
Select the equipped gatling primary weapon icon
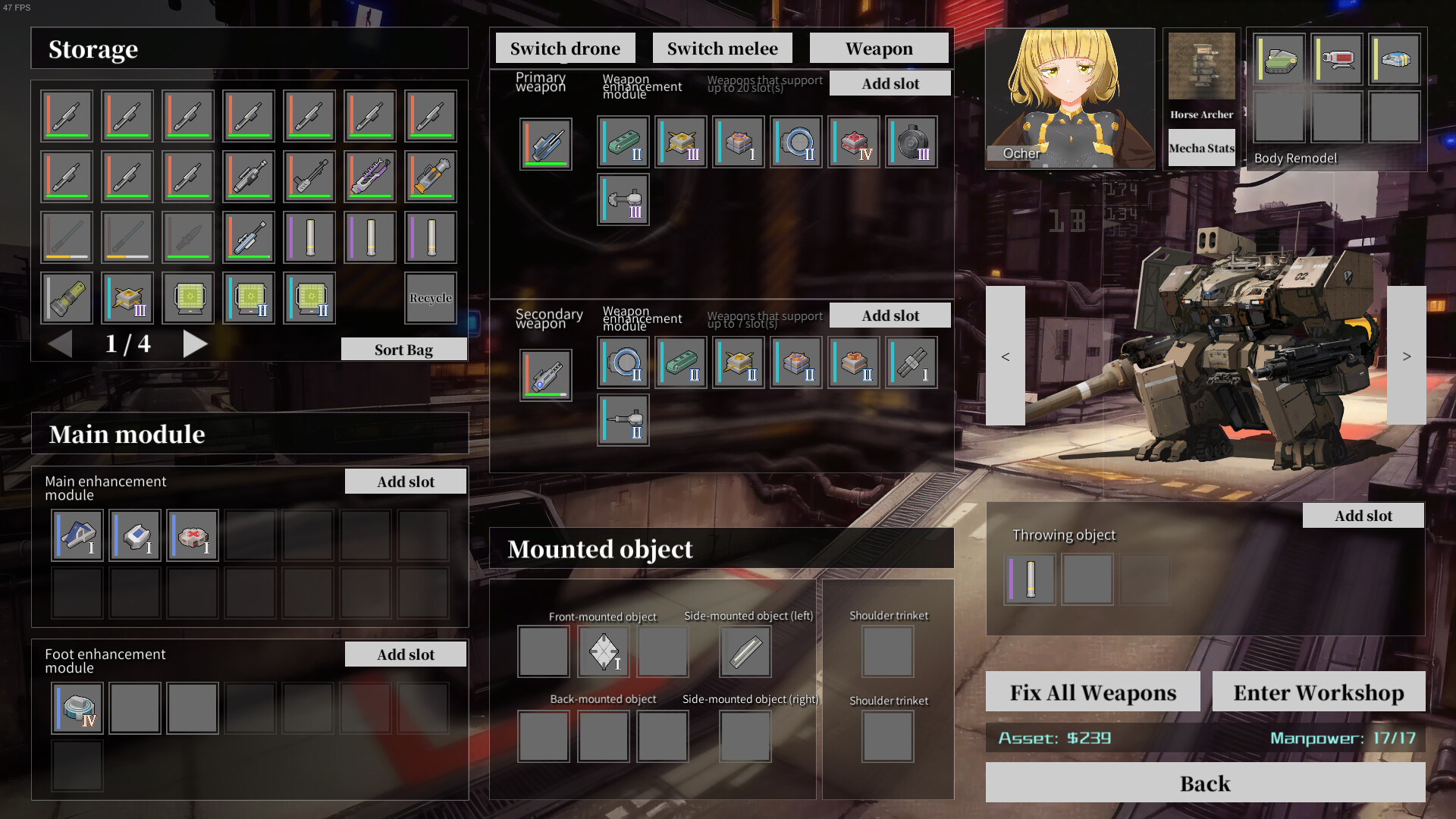[545, 142]
